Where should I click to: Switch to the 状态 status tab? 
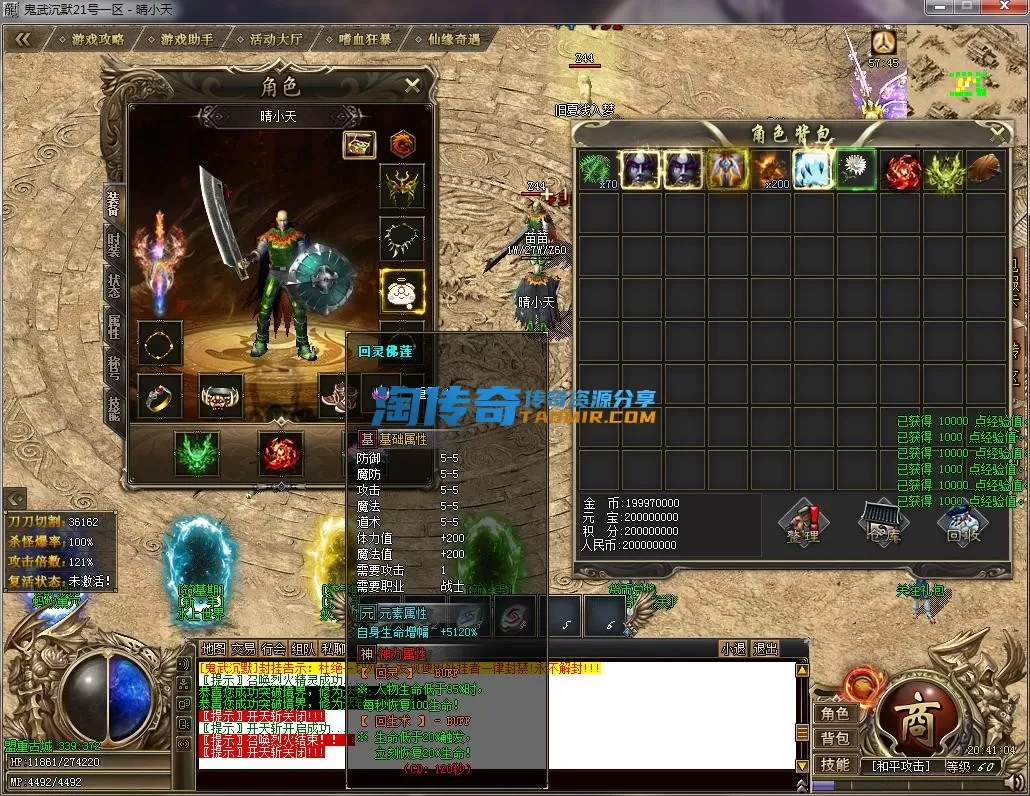[114, 285]
